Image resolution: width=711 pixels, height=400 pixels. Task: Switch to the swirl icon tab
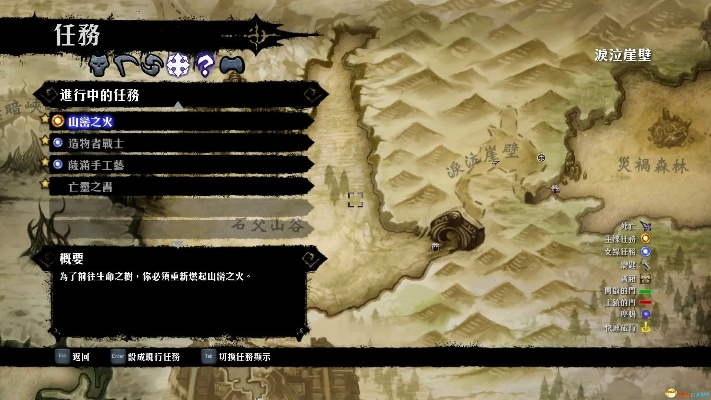pyautogui.click(x=152, y=65)
